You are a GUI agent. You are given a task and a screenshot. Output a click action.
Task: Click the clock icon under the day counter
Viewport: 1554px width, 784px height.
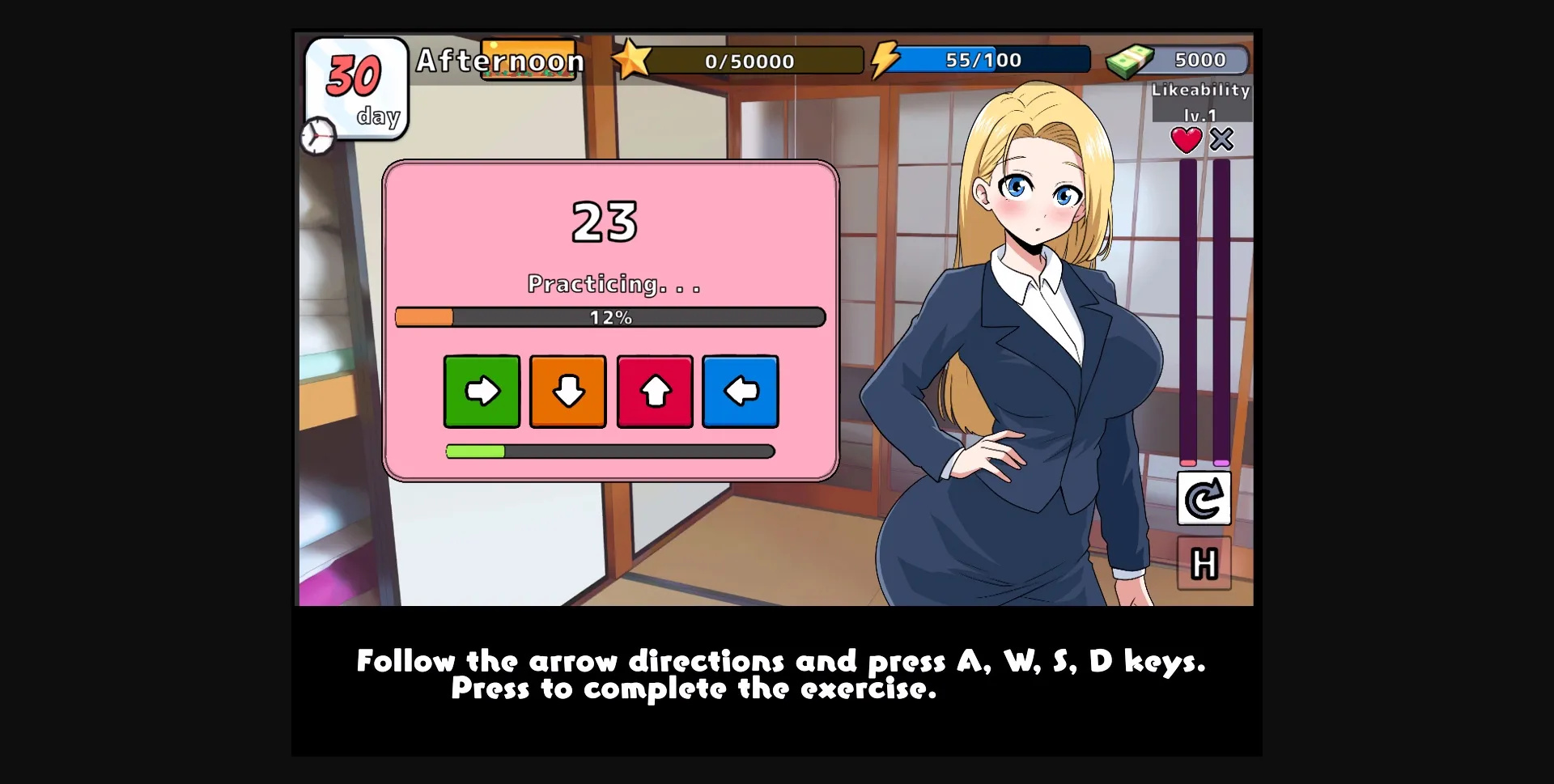click(x=317, y=136)
